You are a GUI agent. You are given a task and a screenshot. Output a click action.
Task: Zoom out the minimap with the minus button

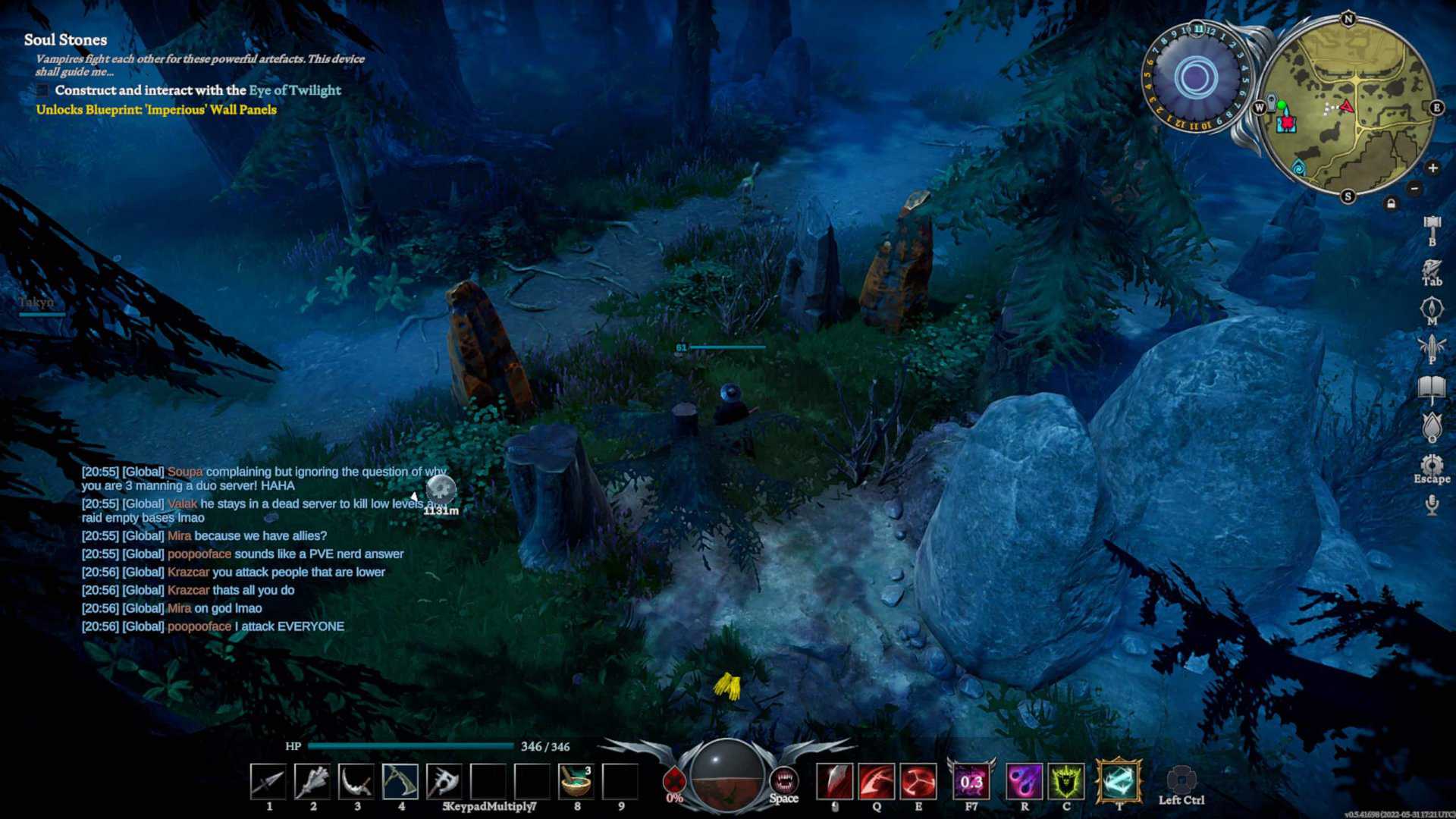click(x=1414, y=187)
